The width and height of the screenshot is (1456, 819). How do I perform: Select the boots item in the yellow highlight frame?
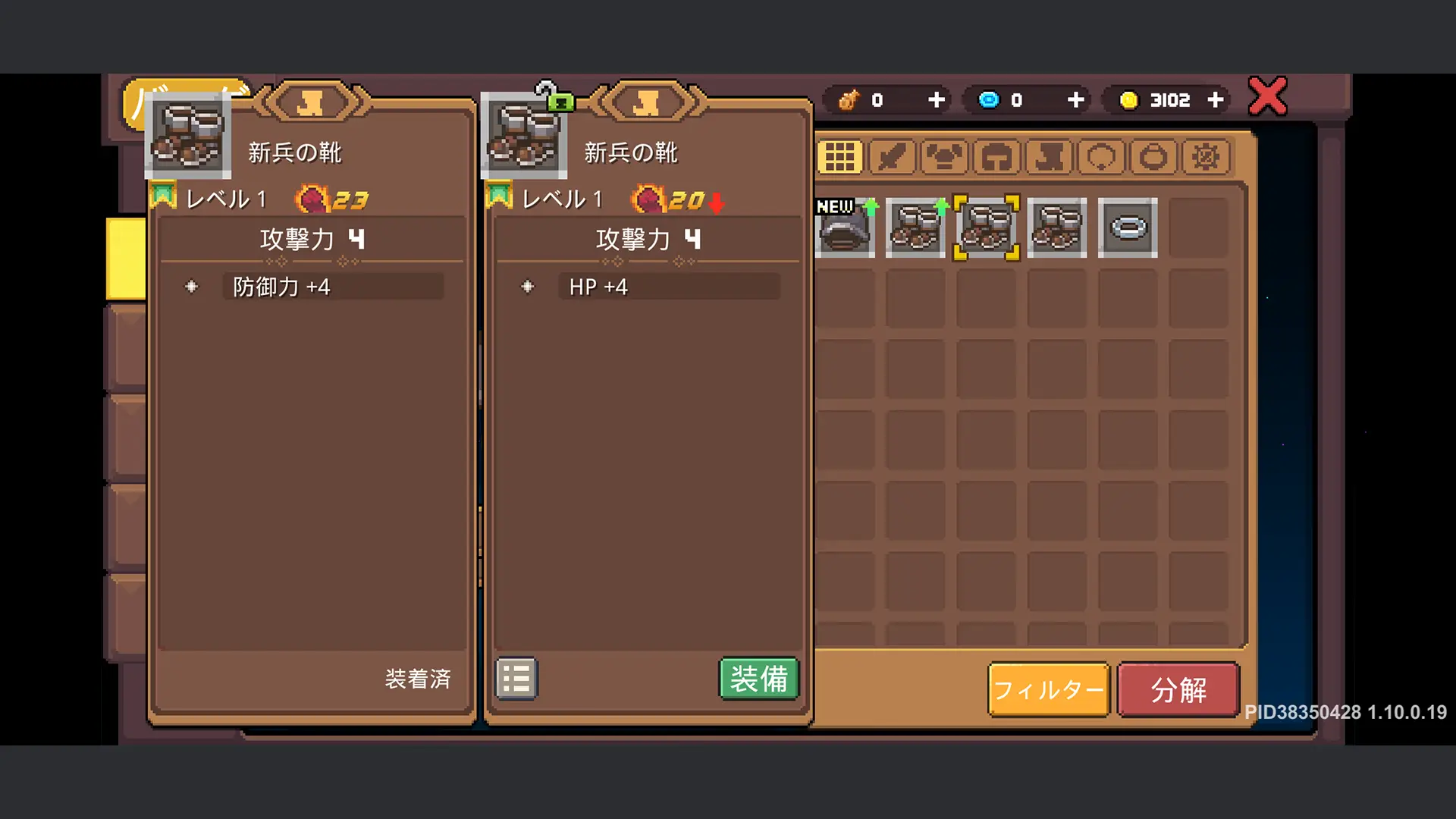pyautogui.click(x=986, y=227)
